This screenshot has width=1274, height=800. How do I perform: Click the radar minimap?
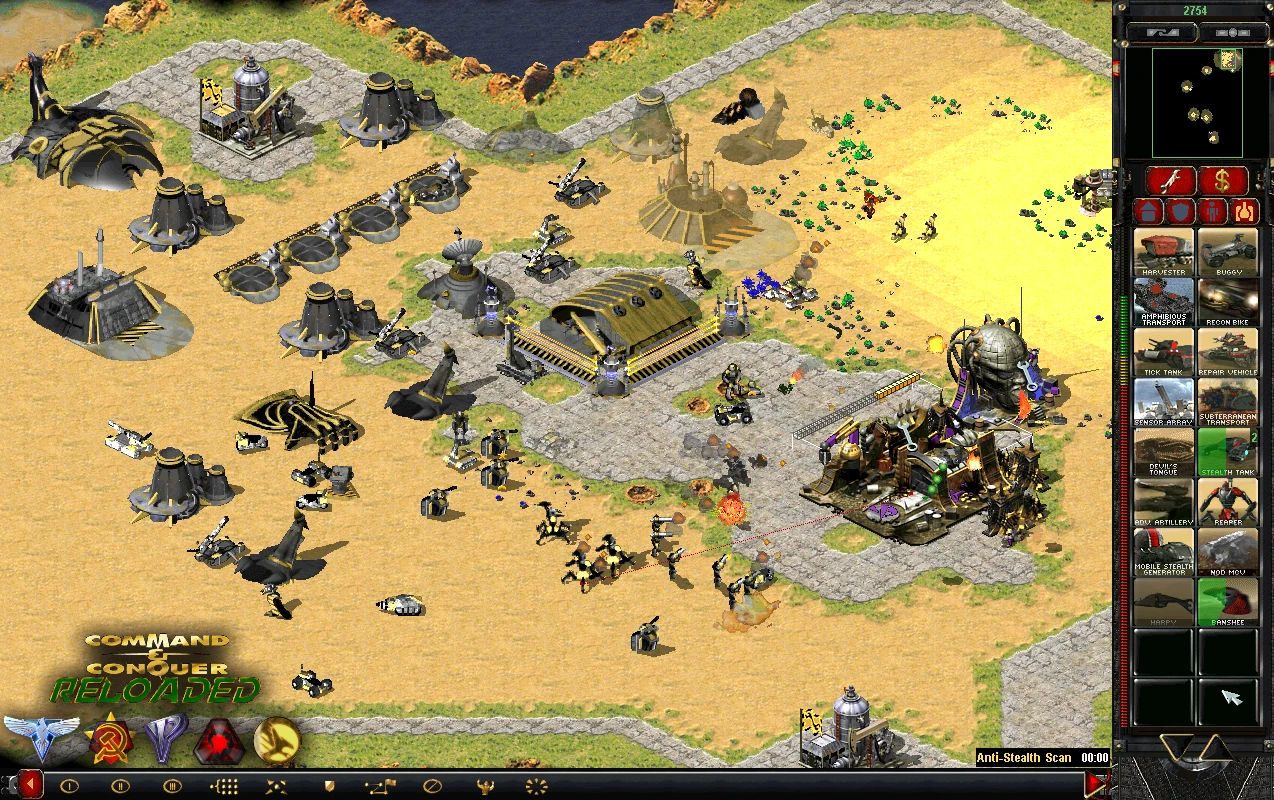[1196, 101]
